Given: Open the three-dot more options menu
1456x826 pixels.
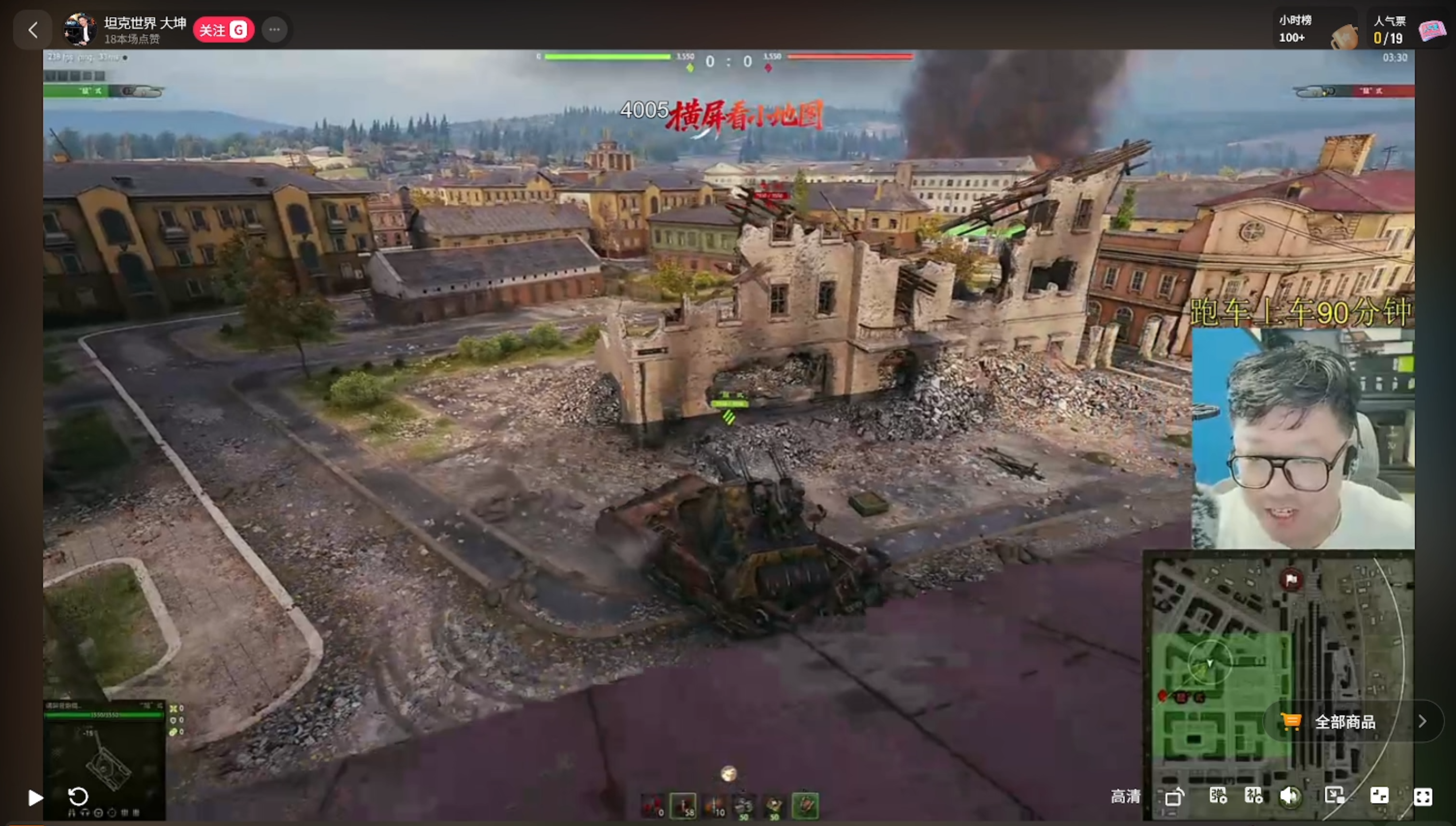Looking at the screenshot, I should tap(274, 29).
